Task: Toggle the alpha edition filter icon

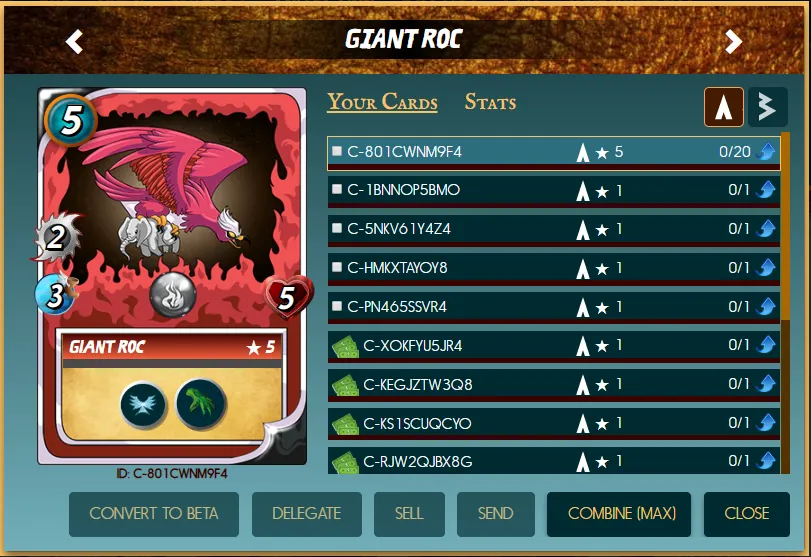Action: (x=724, y=107)
